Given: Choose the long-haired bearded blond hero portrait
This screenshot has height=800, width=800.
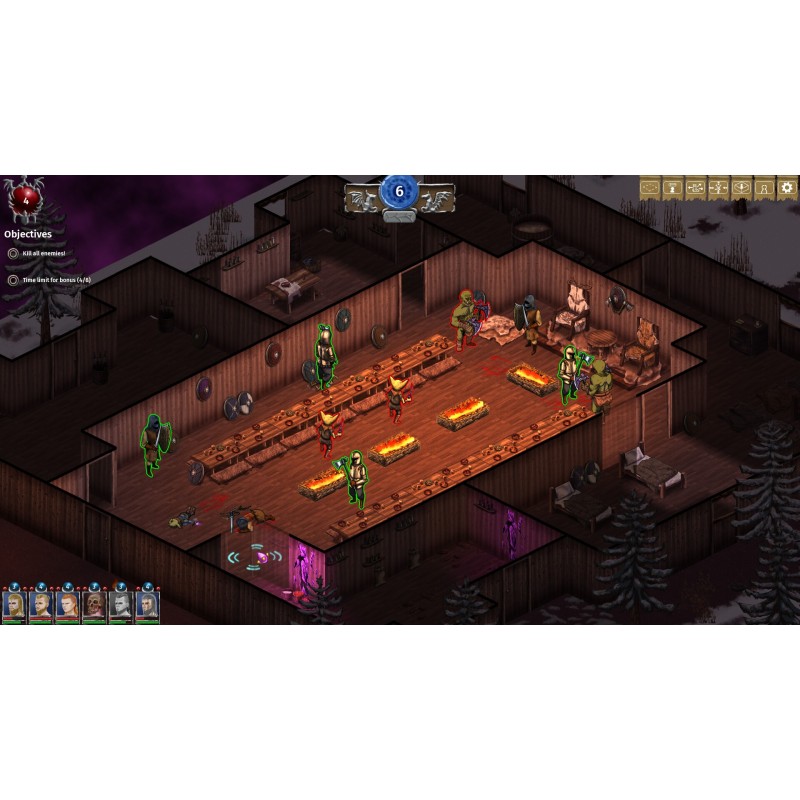Looking at the screenshot, I should point(14,605).
